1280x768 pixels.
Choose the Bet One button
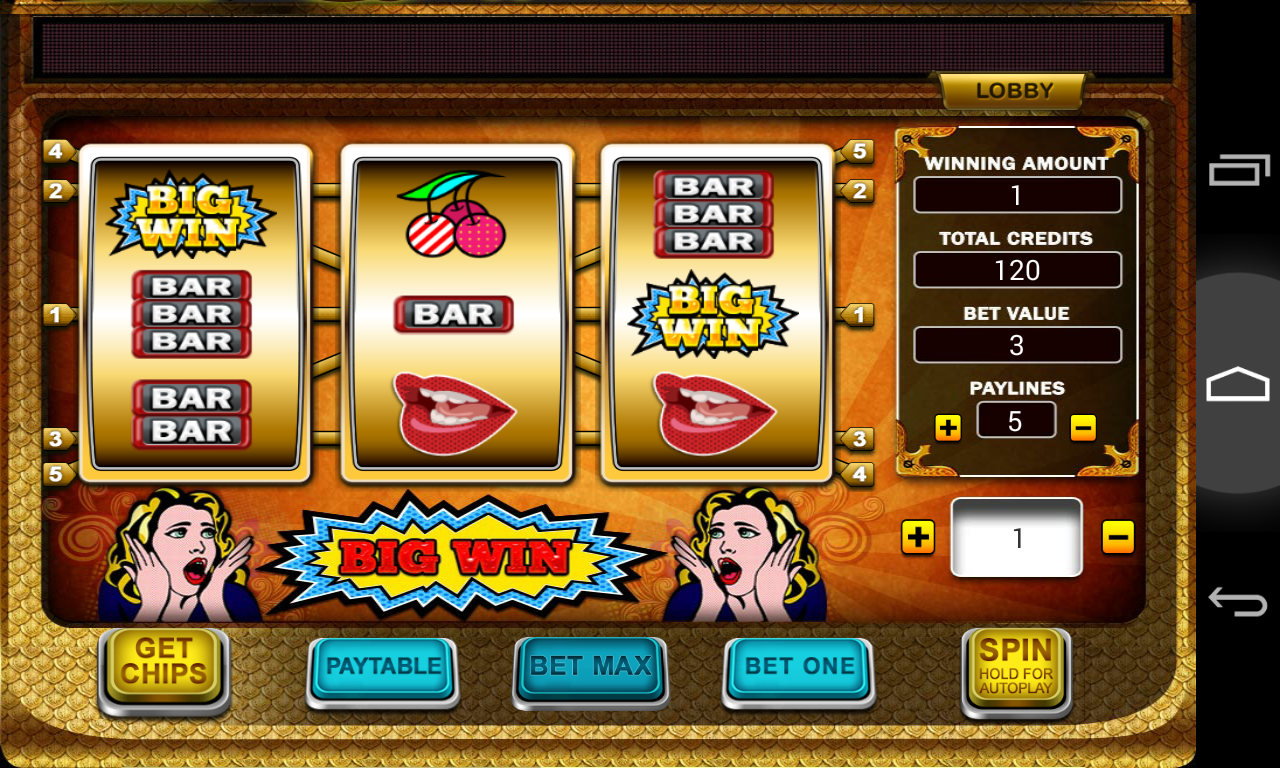click(799, 668)
